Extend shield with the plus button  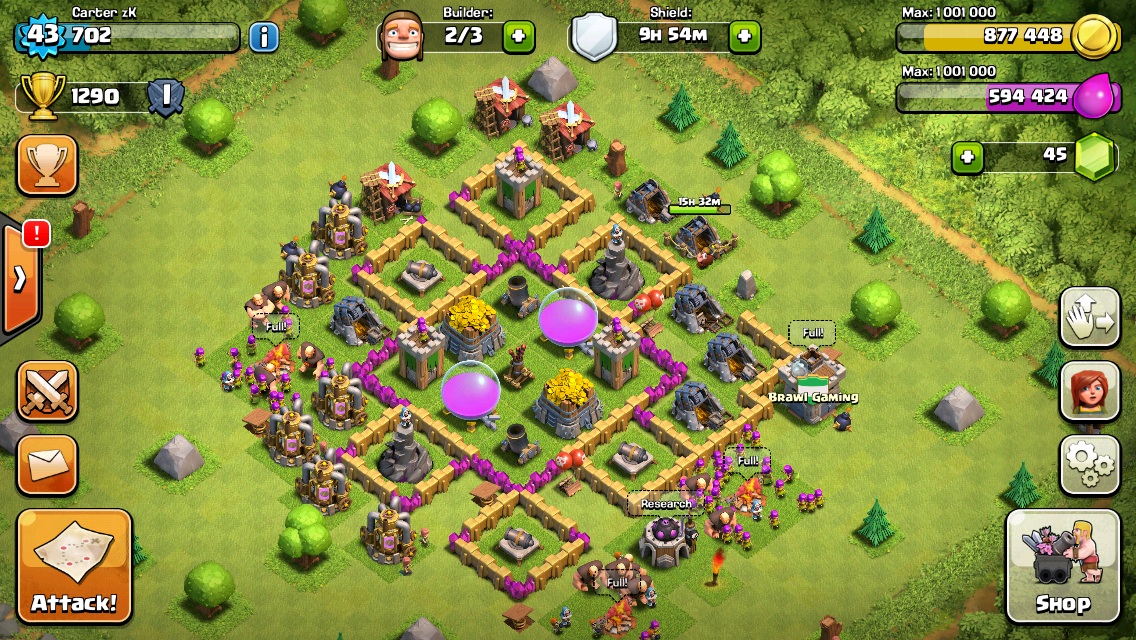tap(744, 37)
